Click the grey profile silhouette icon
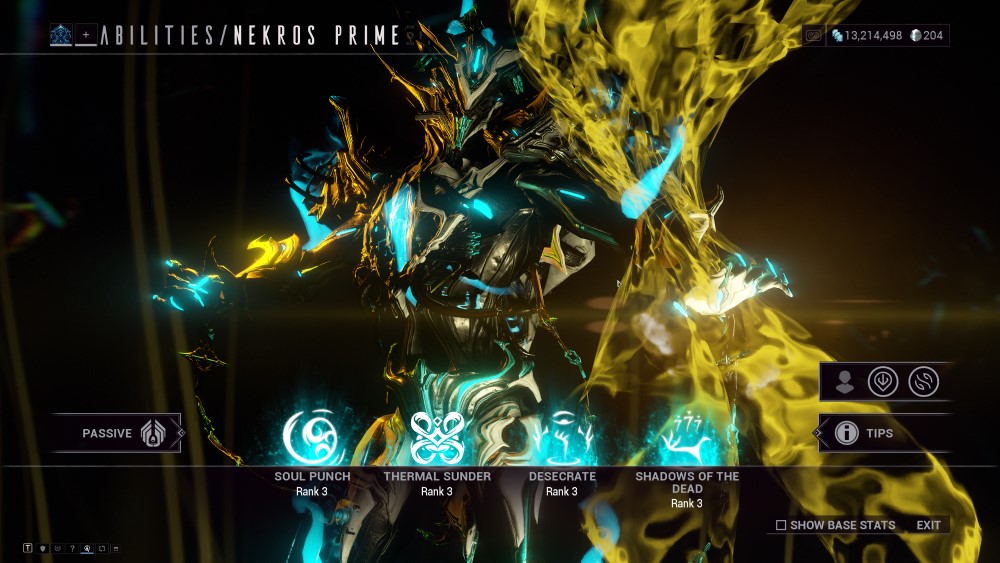 click(x=846, y=382)
